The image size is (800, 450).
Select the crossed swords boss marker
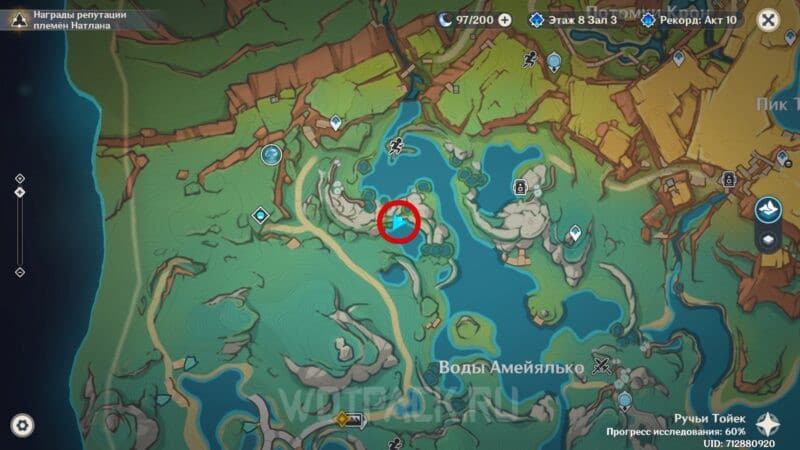coord(601,365)
